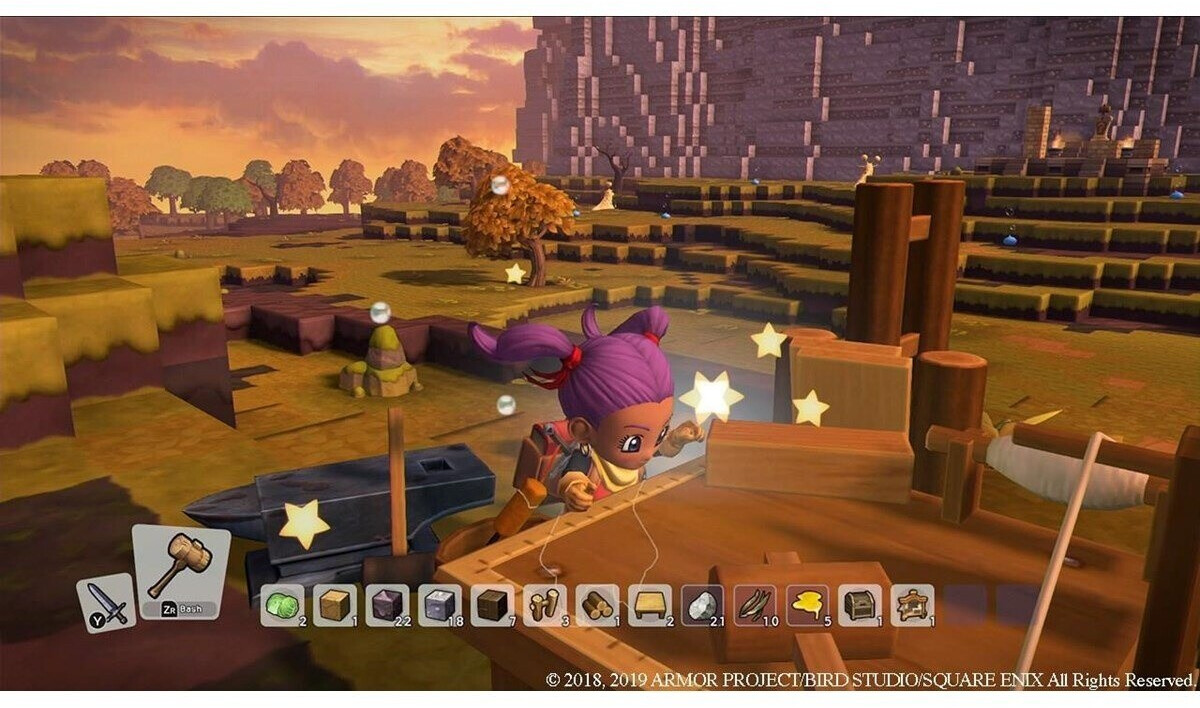
Task: Pick the light wooden block slot
Action: point(334,605)
